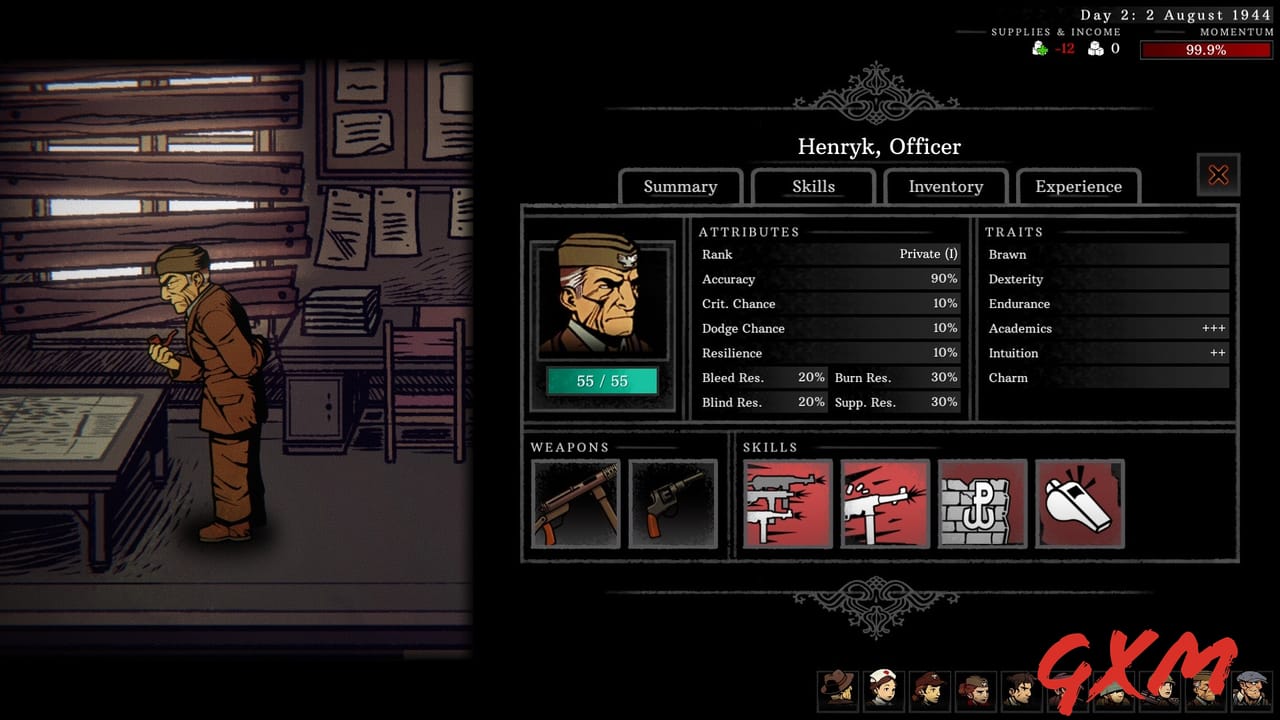Click Henryk's large portrait in the panel
The image size is (1280, 720).
coord(601,300)
